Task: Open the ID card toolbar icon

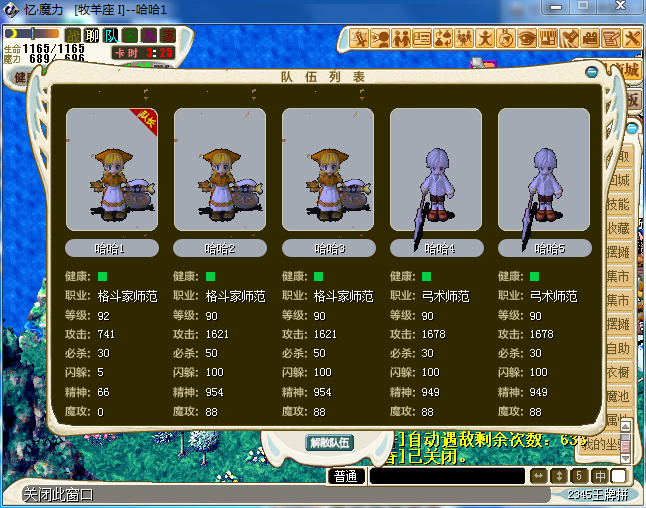Action: (422, 38)
